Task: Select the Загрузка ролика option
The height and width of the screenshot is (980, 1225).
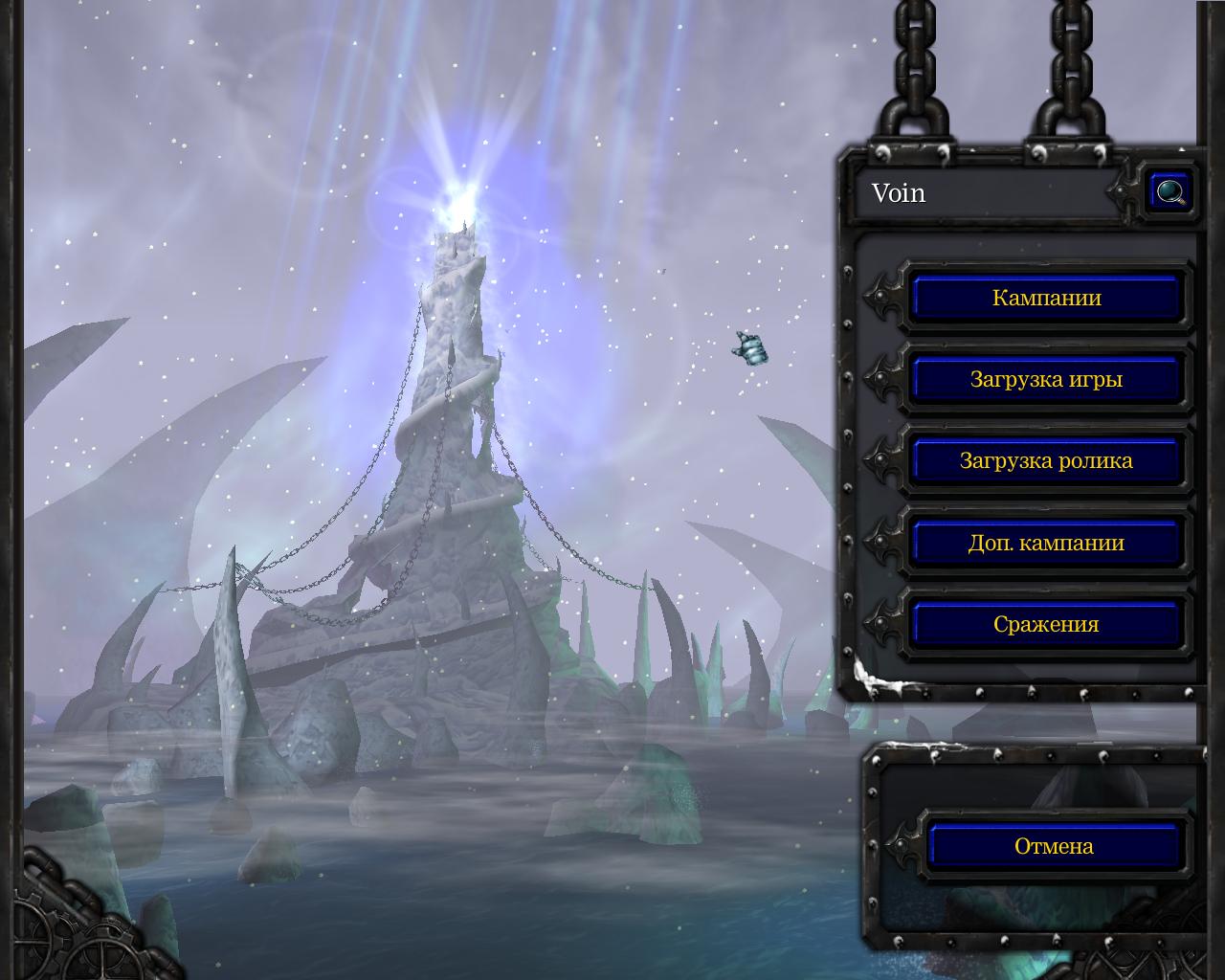Action: click(x=1046, y=460)
